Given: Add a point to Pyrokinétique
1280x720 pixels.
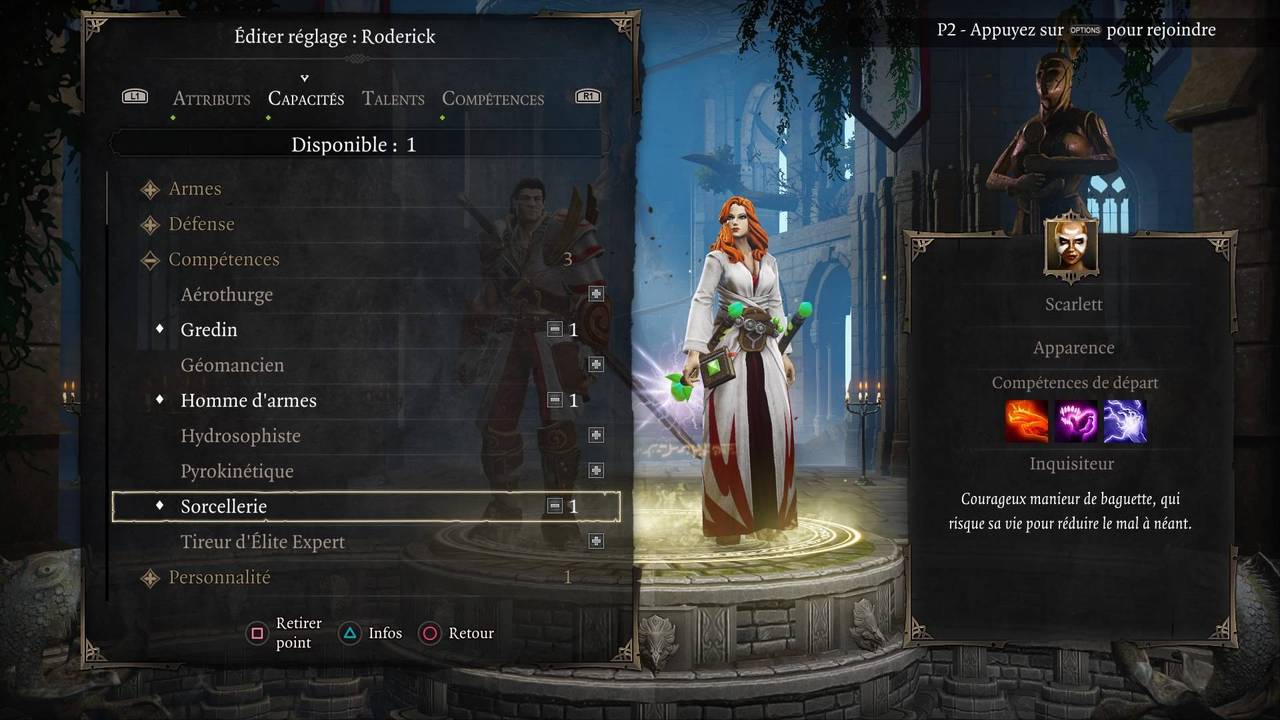Looking at the screenshot, I should [x=596, y=471].
